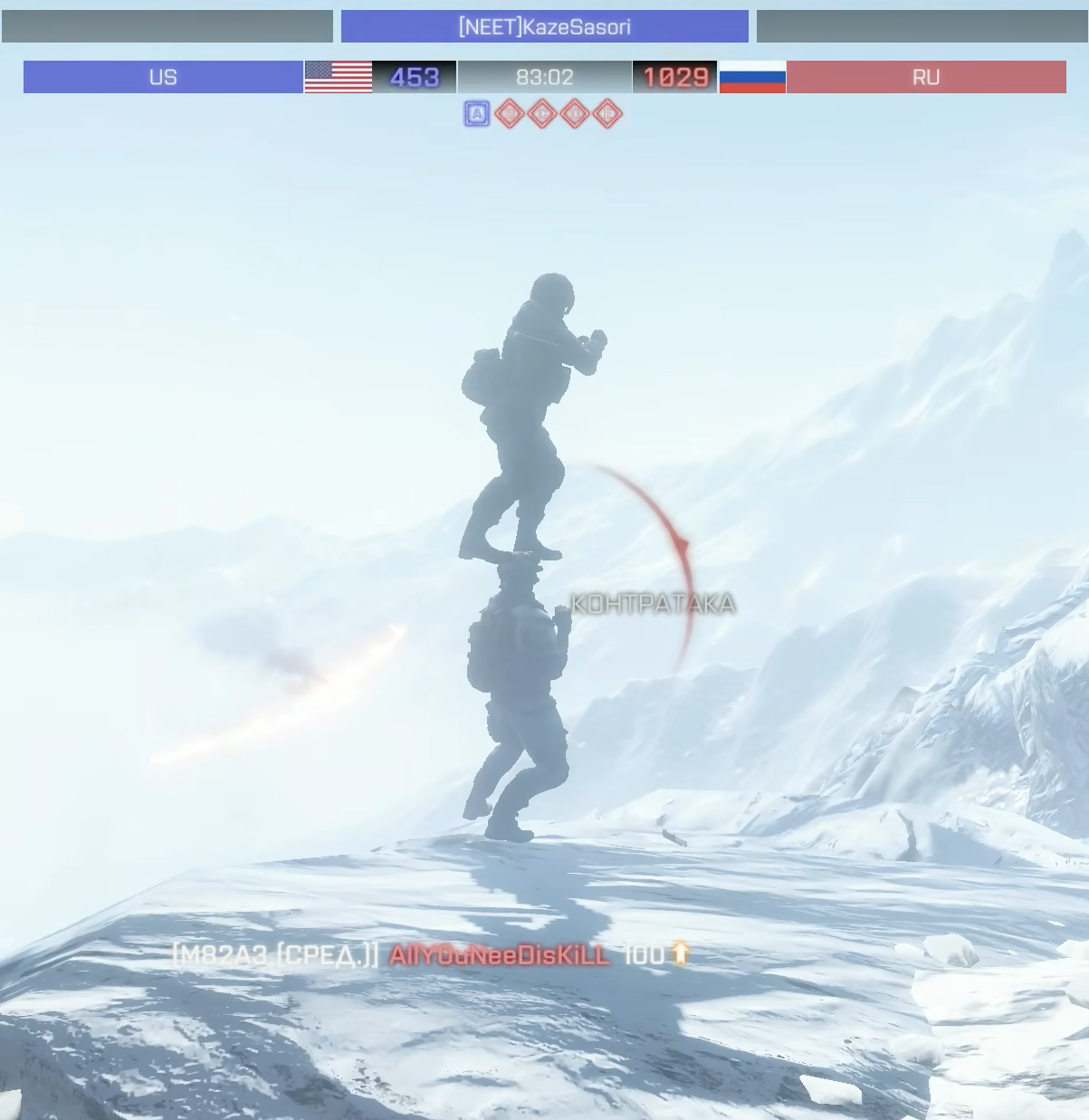Image resolution: width=1089 pixels, height=1120 pixels.
Task: Click the Russian flag team icon
Action: pyautogui.click(x=752, y=77)
